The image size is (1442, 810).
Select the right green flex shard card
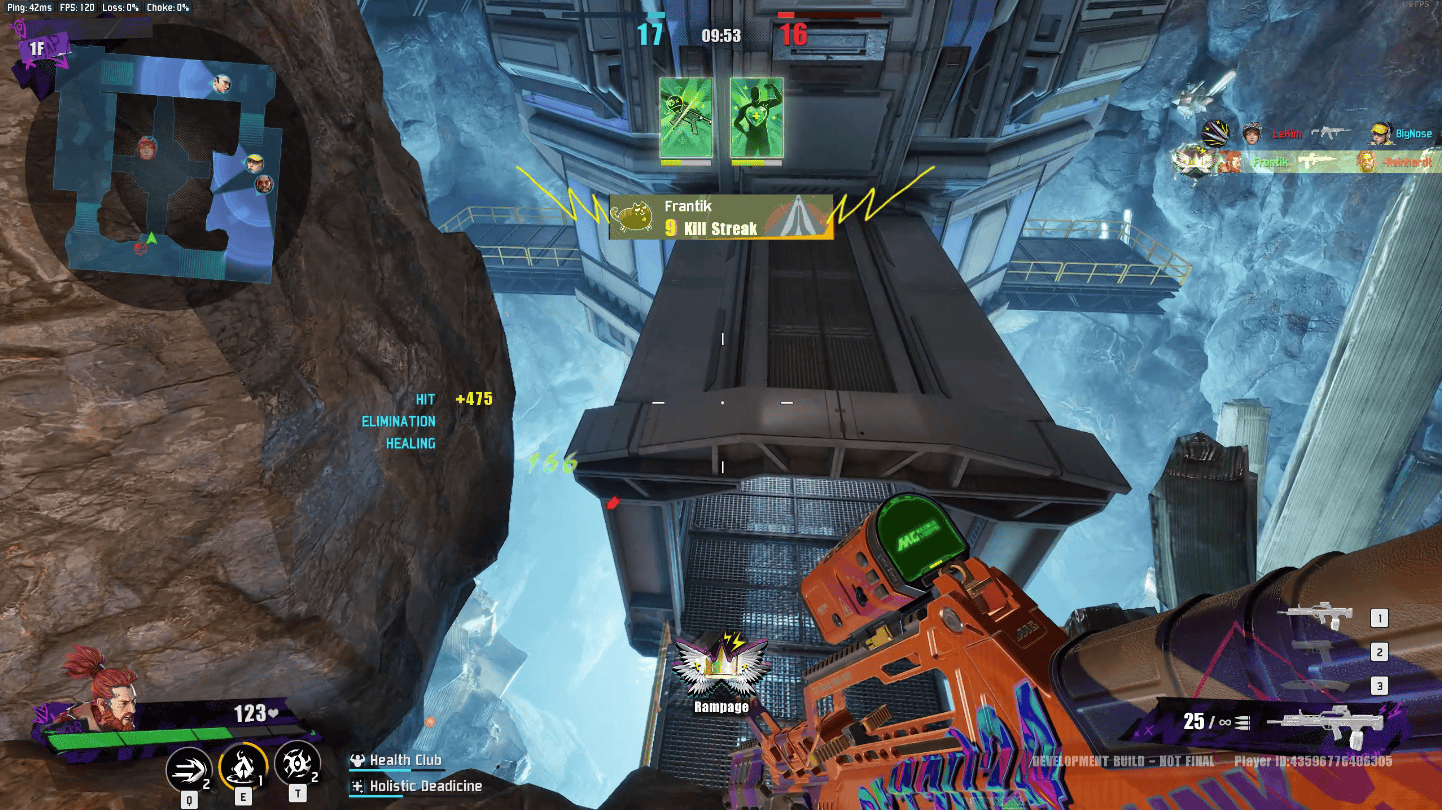755,117
